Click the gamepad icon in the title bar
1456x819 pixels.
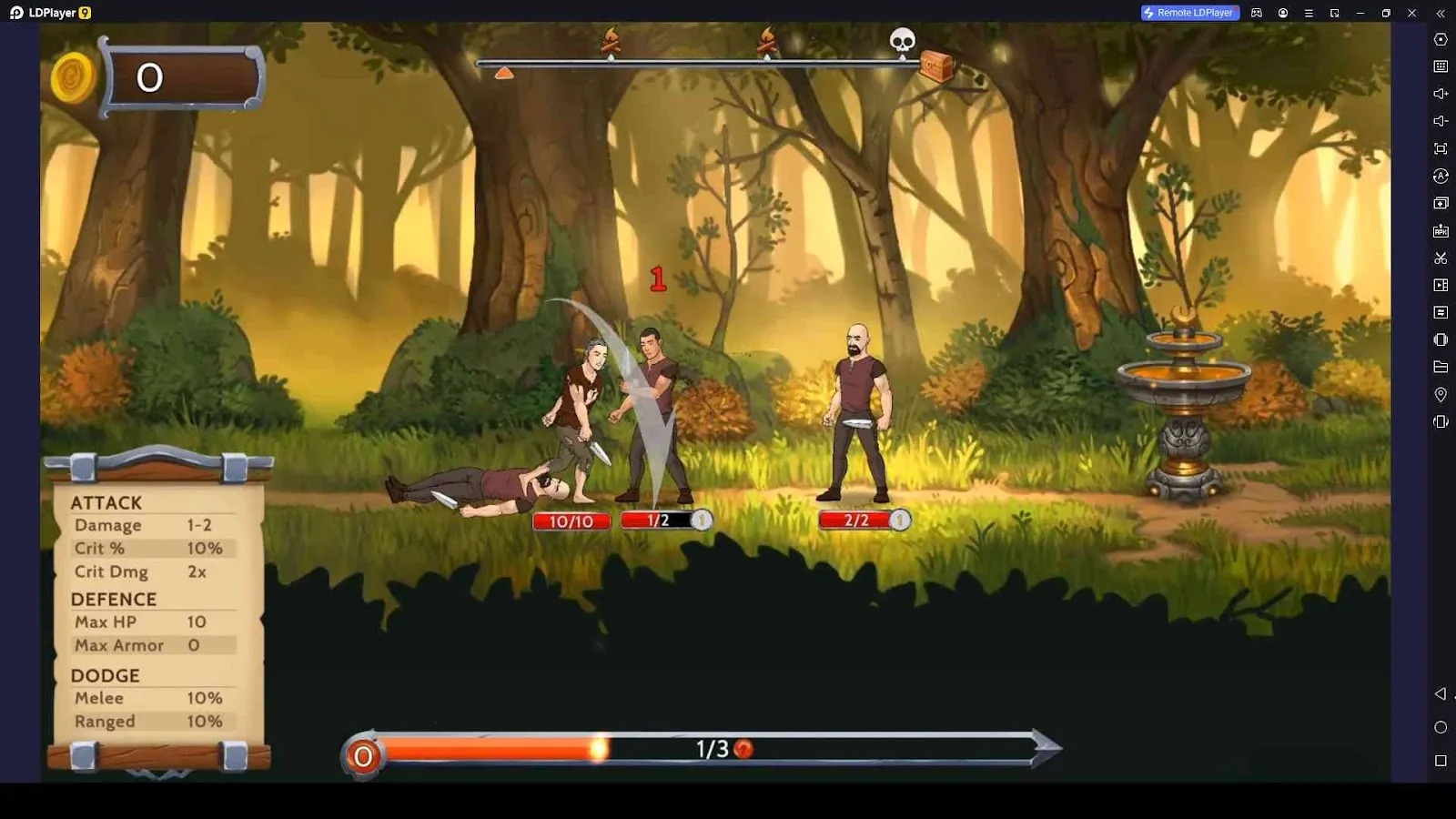pos(1257,13)
